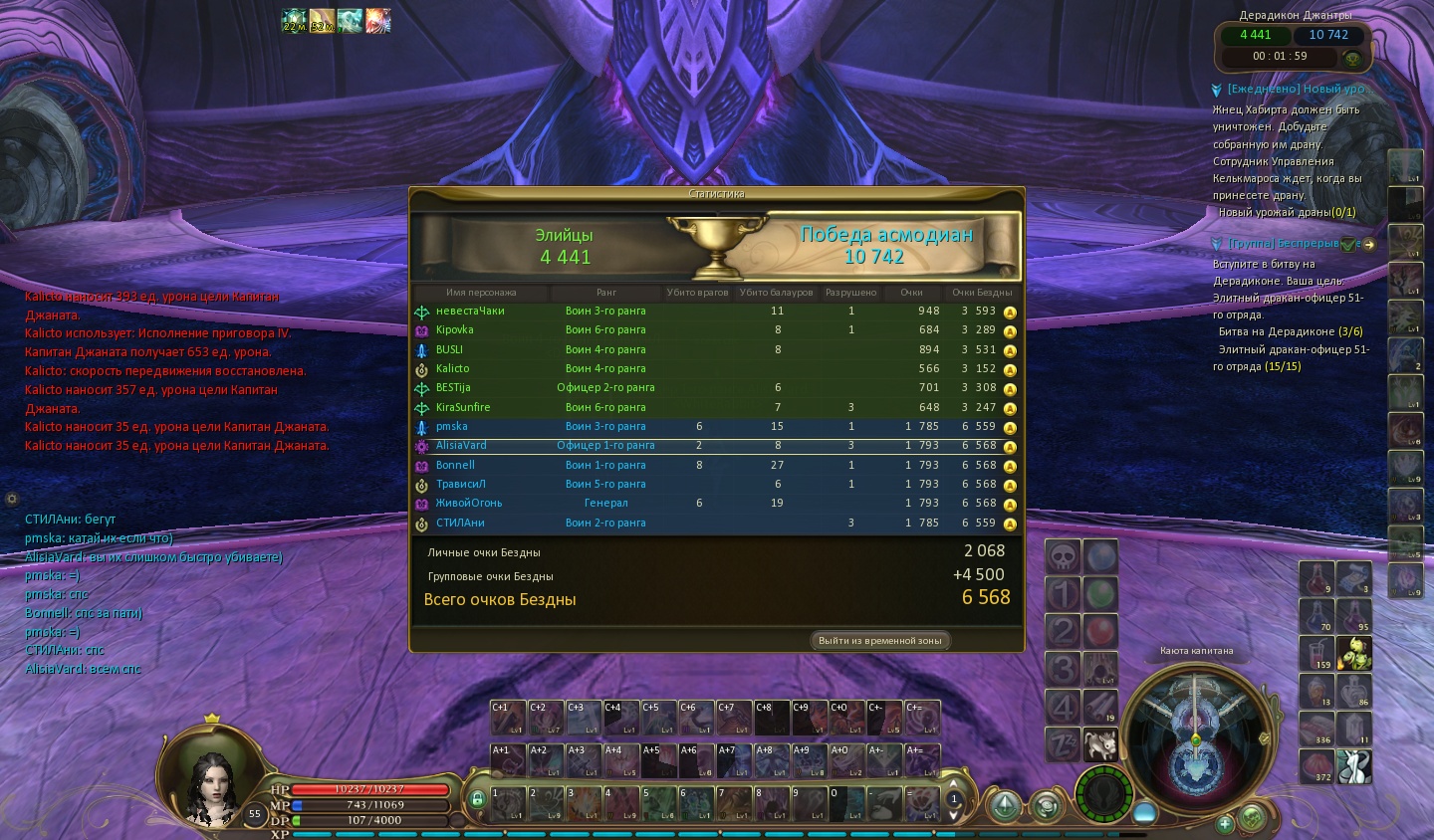Screen dimensions: 1434x840
Task: Use the red potion stack of 9
Action: tap(1315, 578)
